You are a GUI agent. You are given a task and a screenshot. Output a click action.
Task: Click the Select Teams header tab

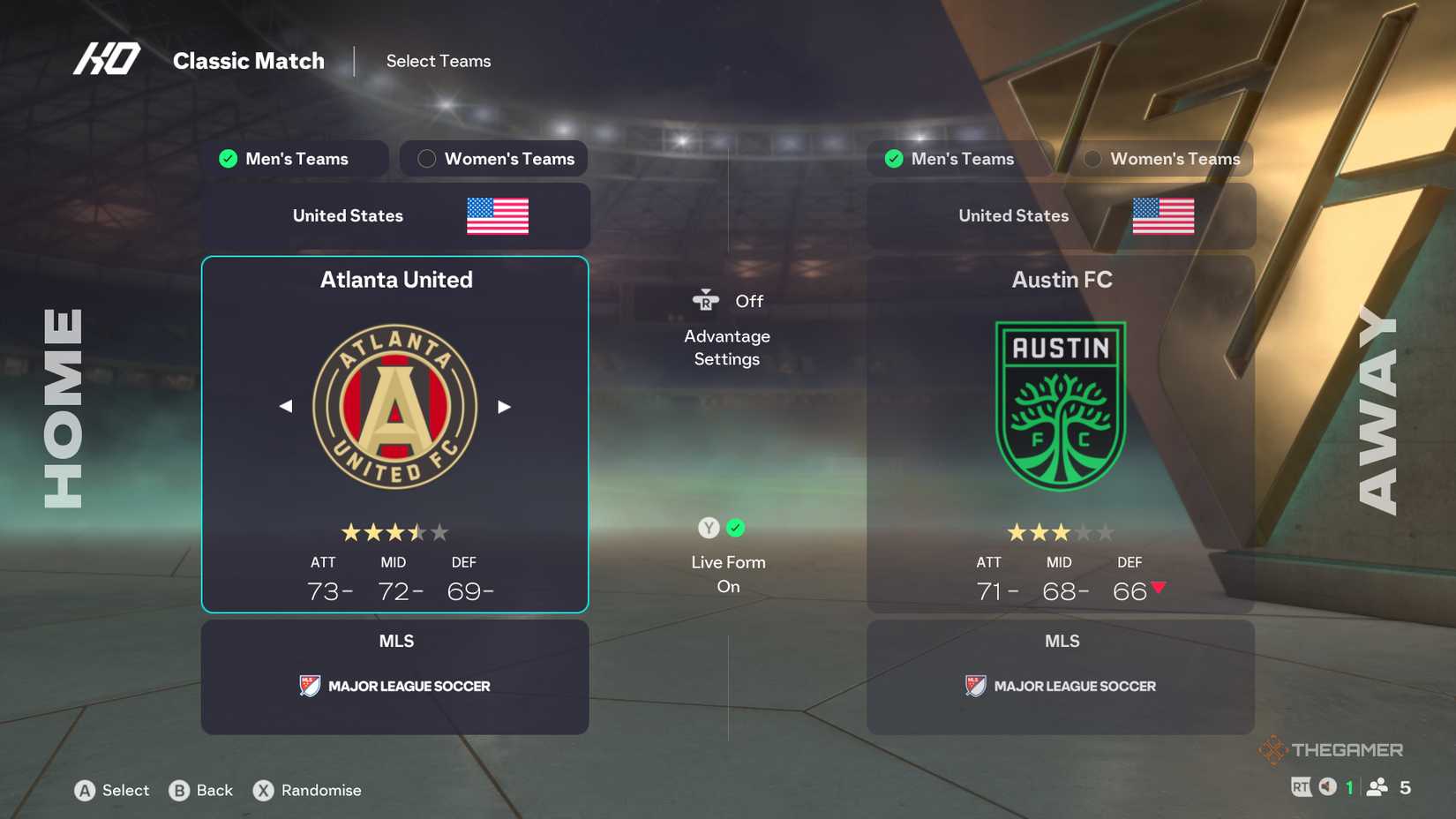pyautogui.click(x=438, y=61)
